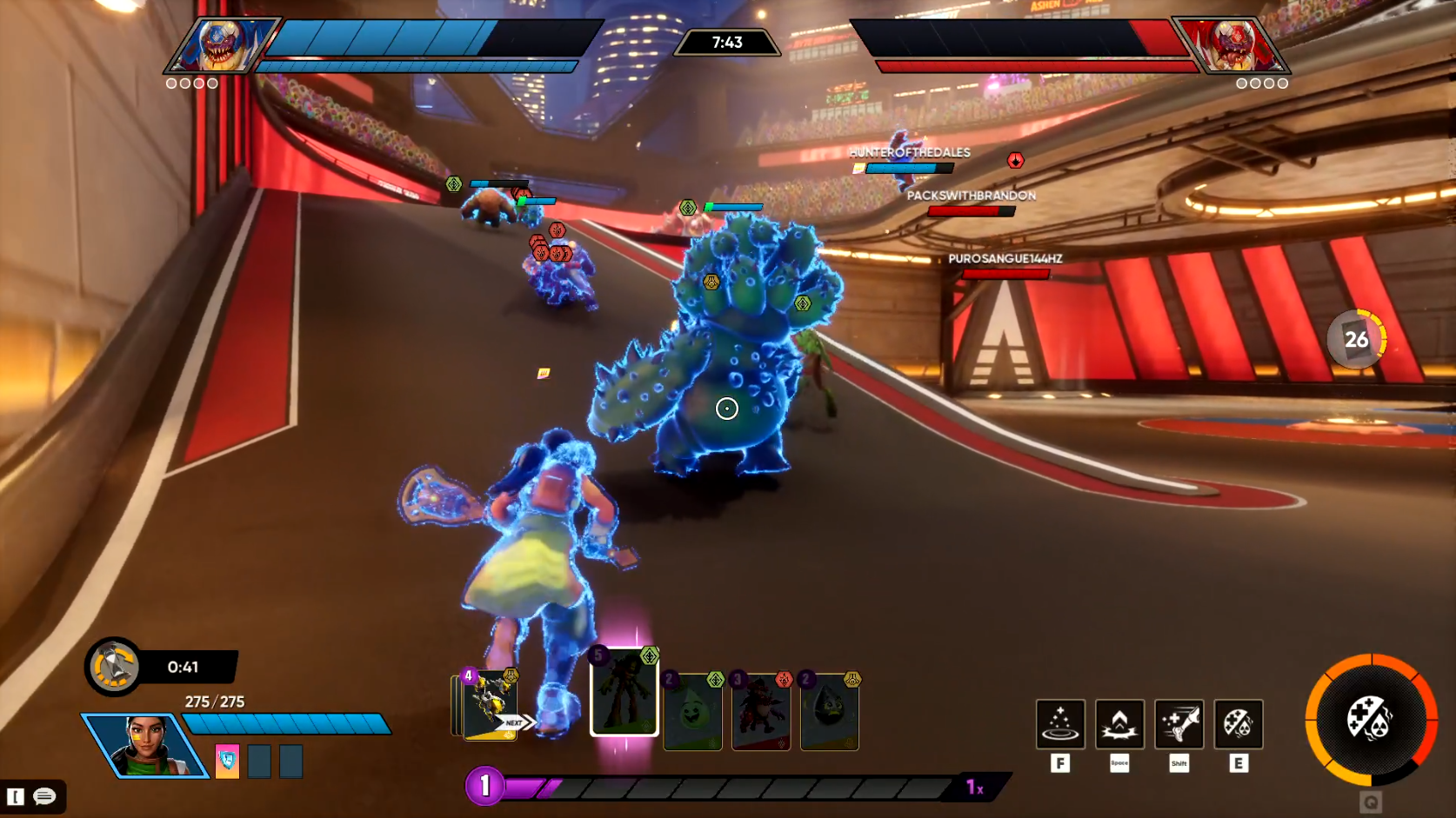Pick the 3-cost red creature card

761,711
